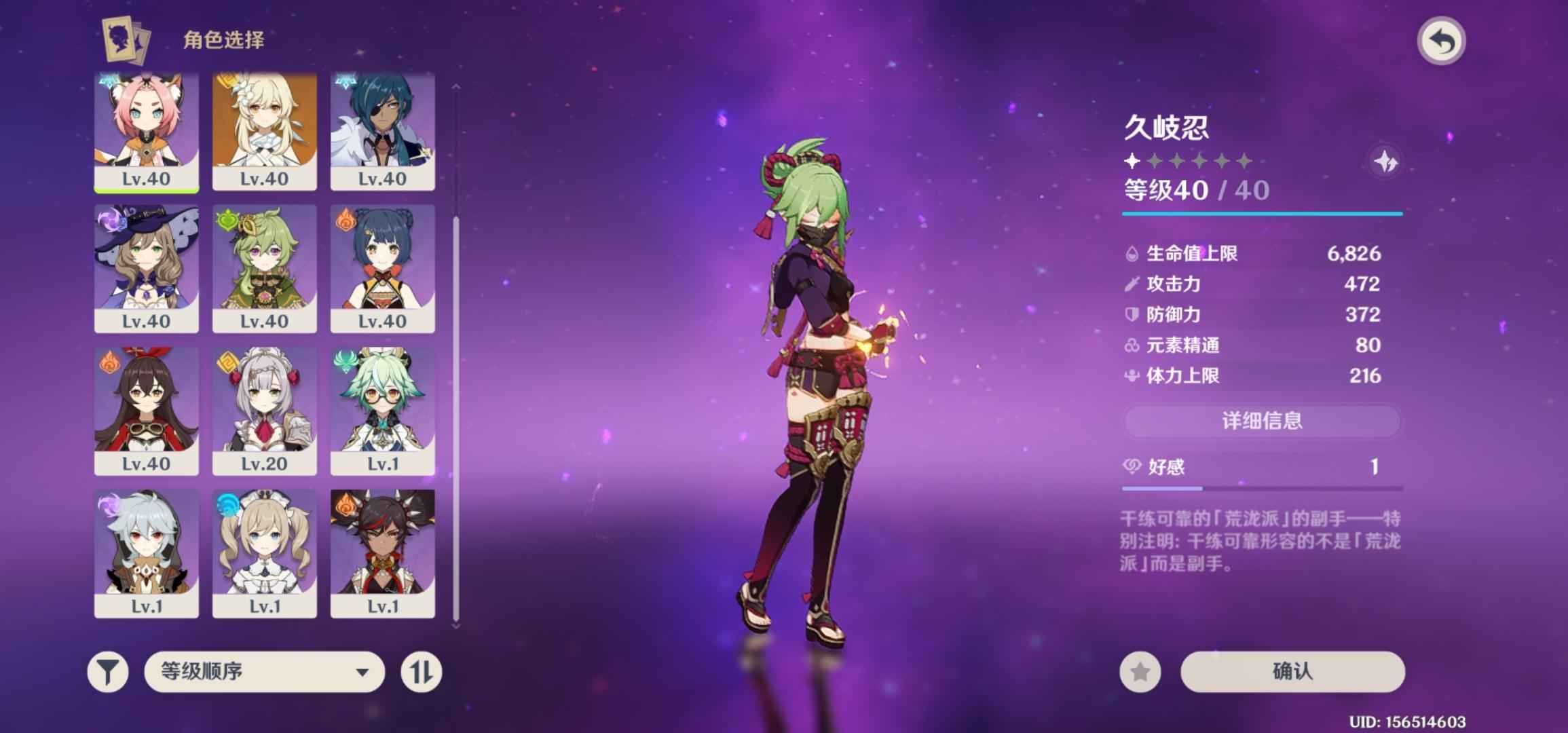The height and width of the screenshot is (733, 1568).
Task: Select Sucrose wearing glasses
Action: point(383,411)
